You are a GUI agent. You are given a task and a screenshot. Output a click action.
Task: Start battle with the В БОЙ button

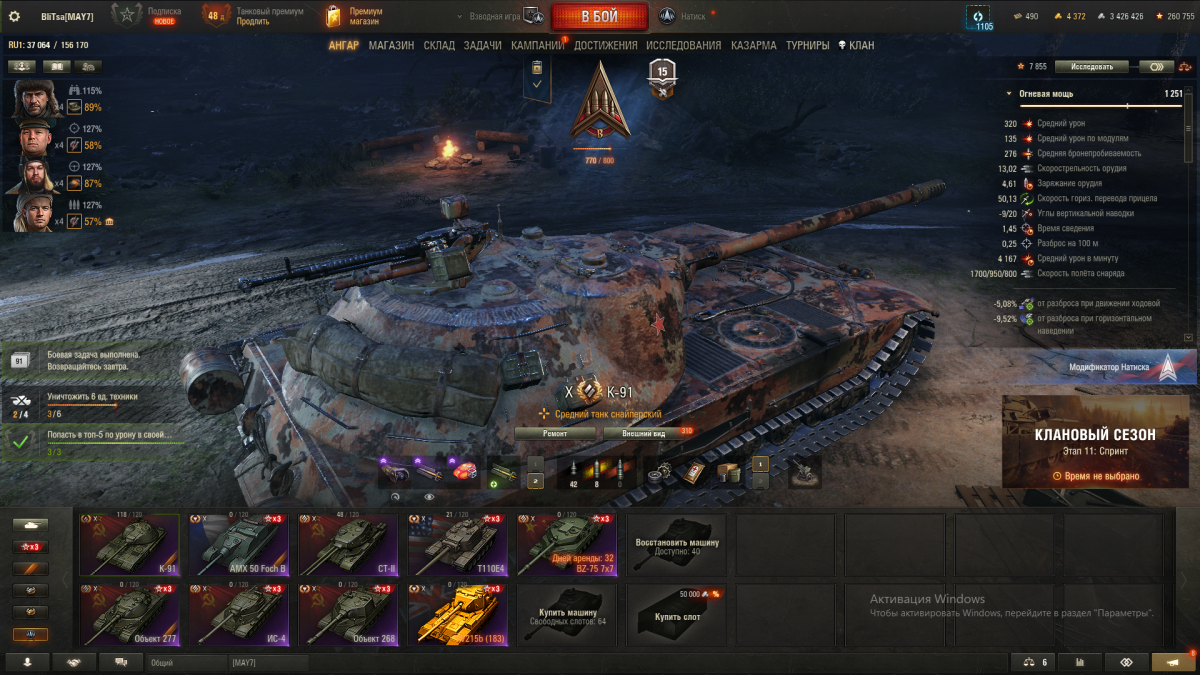tap(599, 16)
